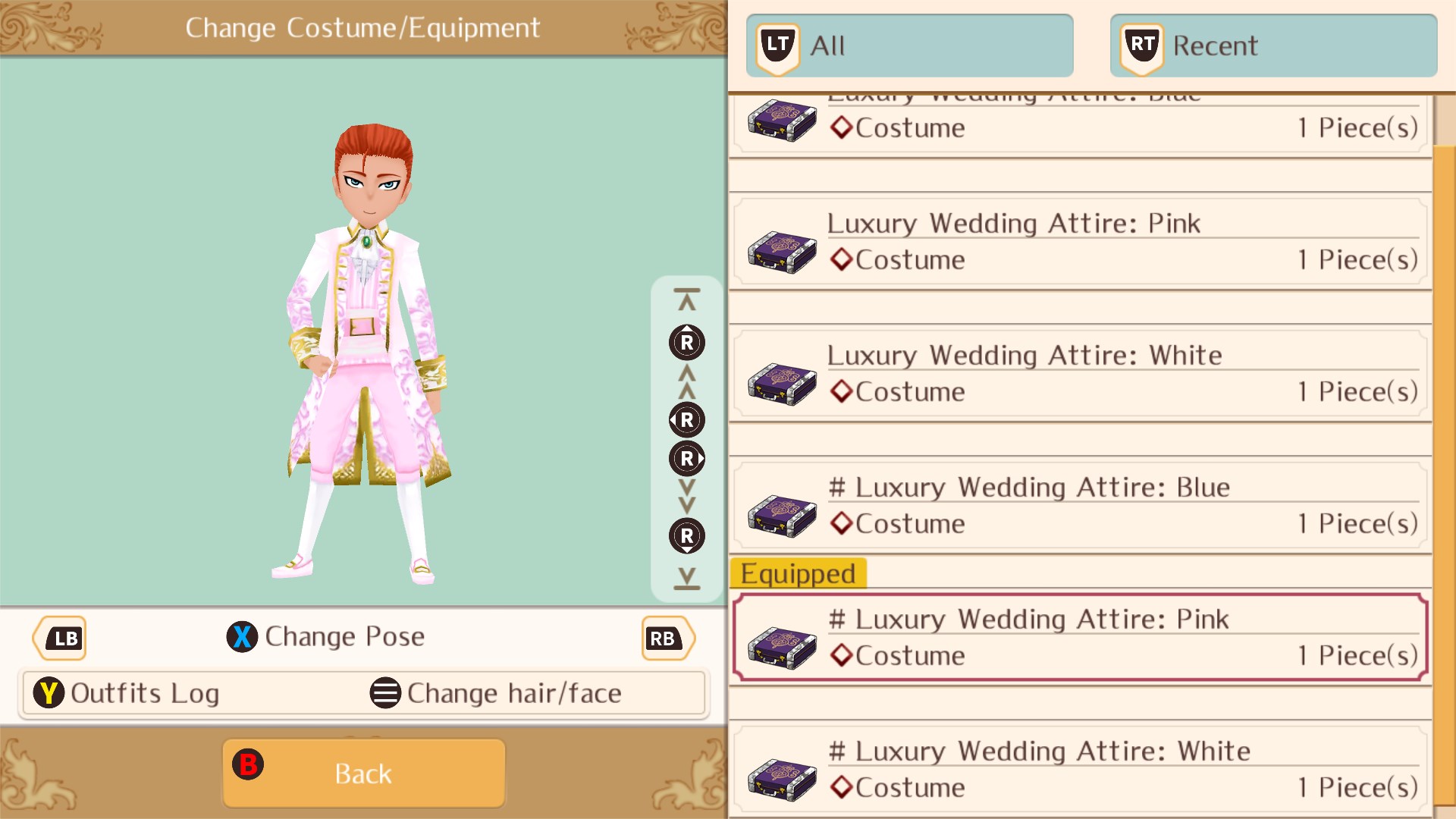Click the scroll-to-bottom arrow below the R buttons
The height and width of the screenshot is (819, 1456).
click(686, 578)
